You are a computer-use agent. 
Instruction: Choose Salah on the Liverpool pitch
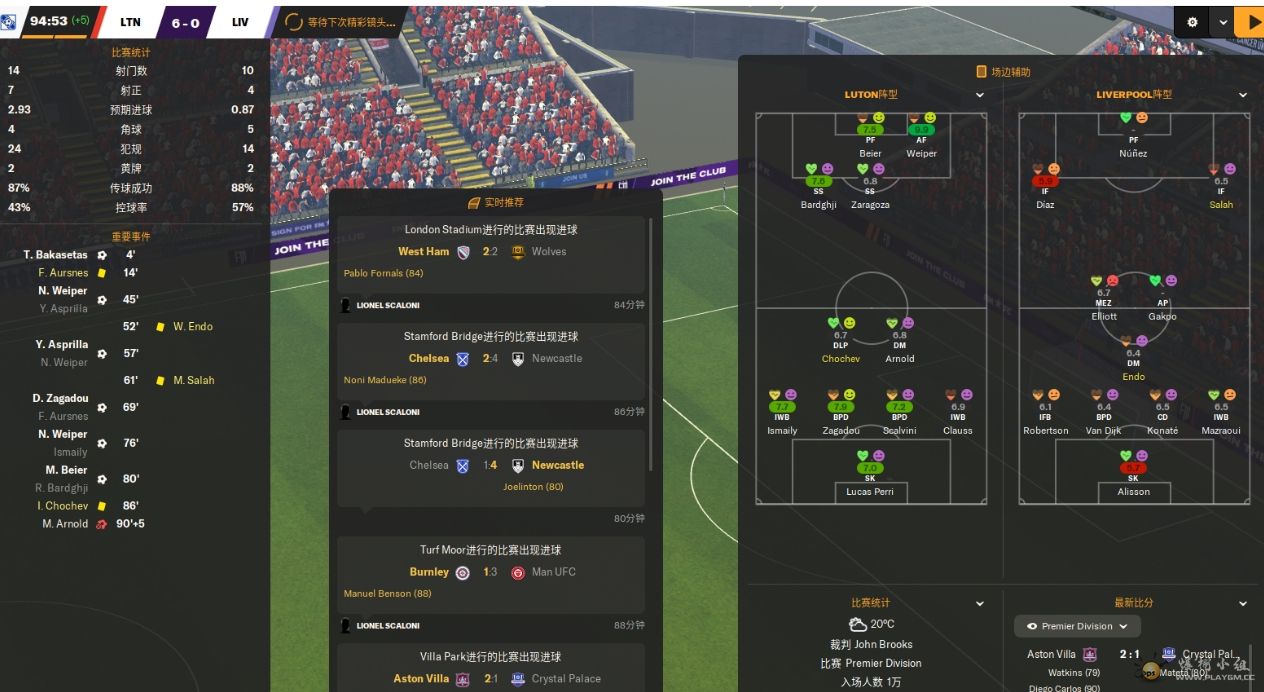(1221, 204)
